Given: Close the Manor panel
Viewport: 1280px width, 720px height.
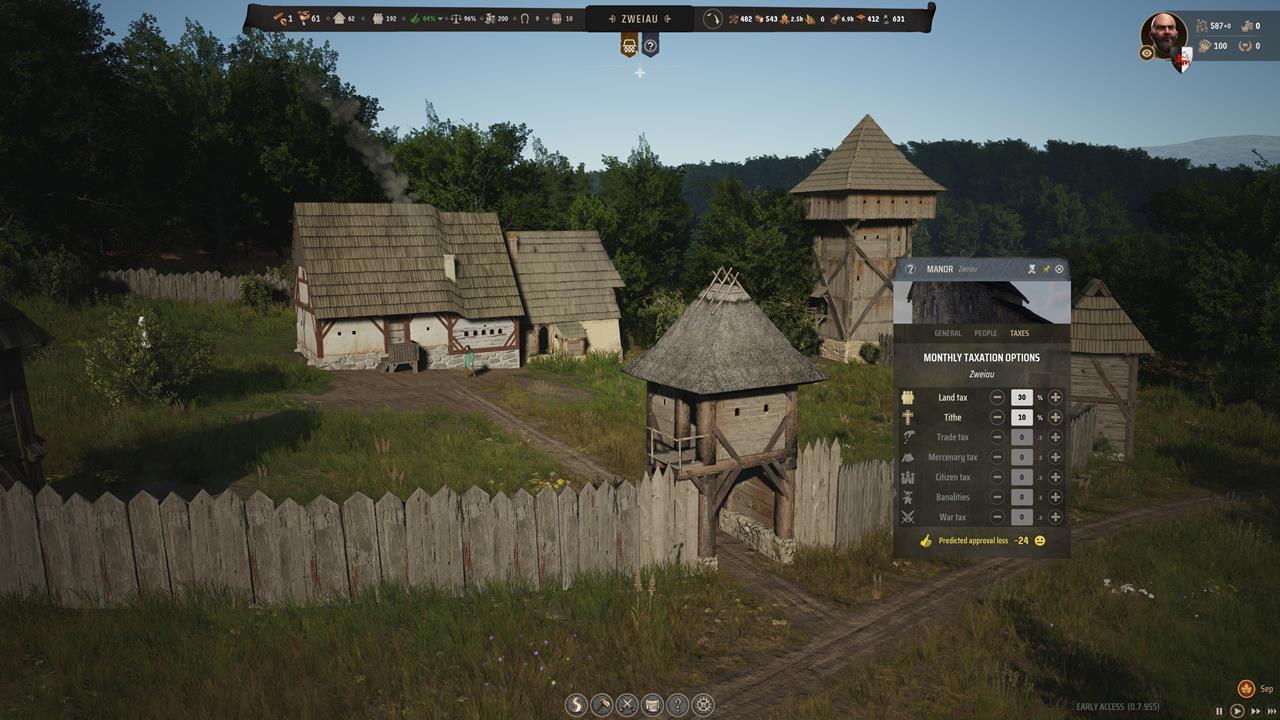Looking at the screenshot, I should click(x=1060, y=269).
